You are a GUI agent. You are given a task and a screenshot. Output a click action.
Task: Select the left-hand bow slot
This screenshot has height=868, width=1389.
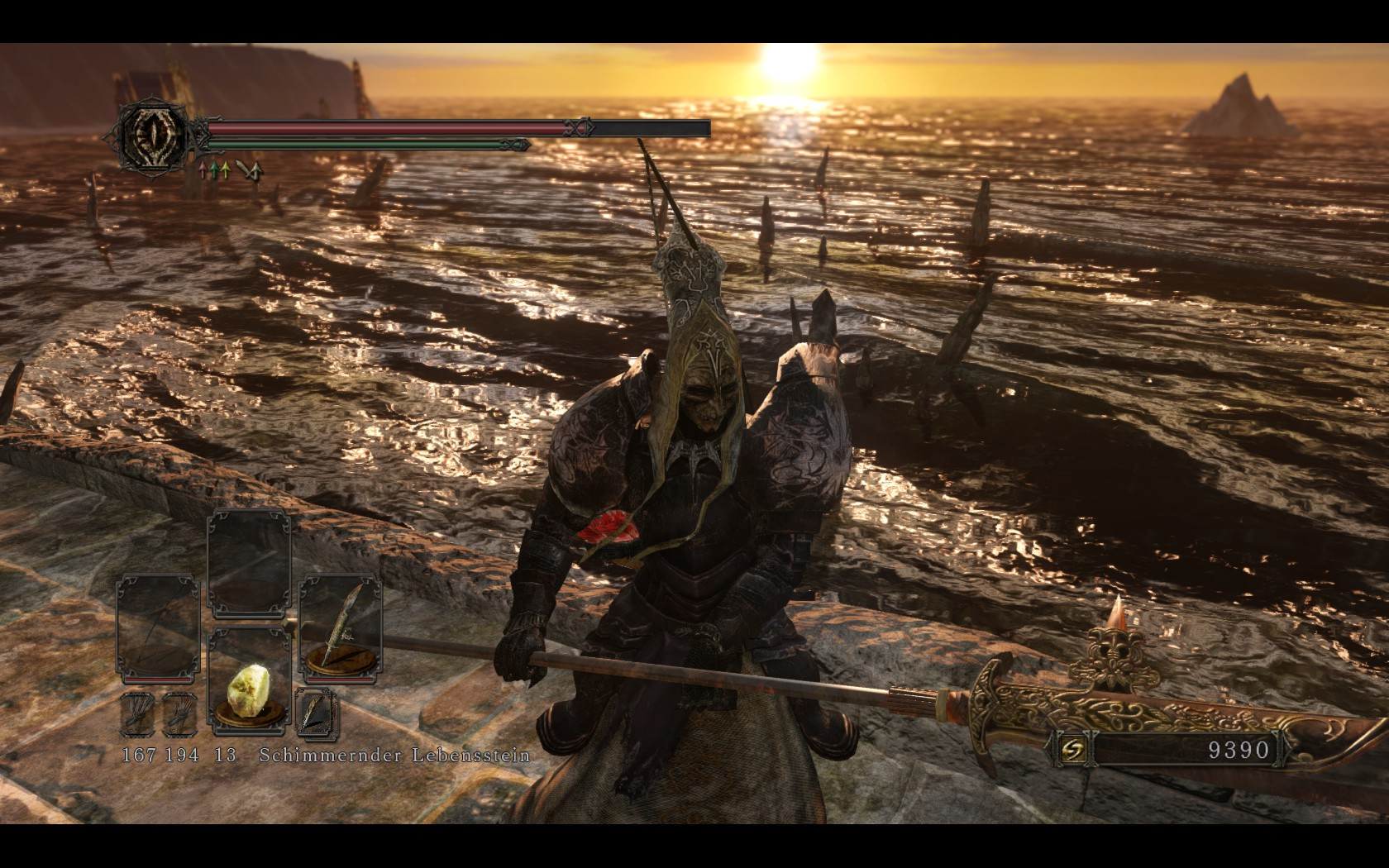pyautogui.click(x=158, y=630)
